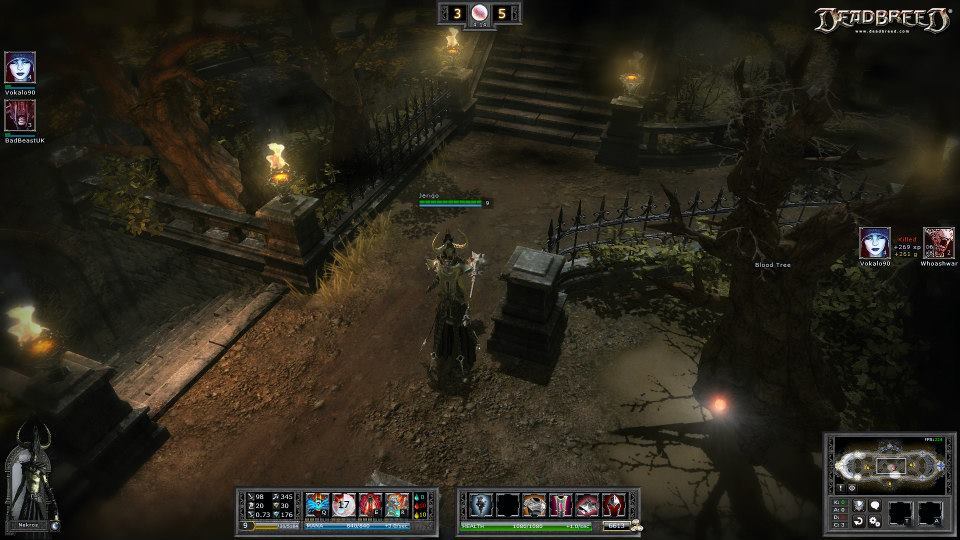Image resolution: width=960 pixels, height=540 pixels.
Task: Click the return arrow button
Action: pos(858,521)
